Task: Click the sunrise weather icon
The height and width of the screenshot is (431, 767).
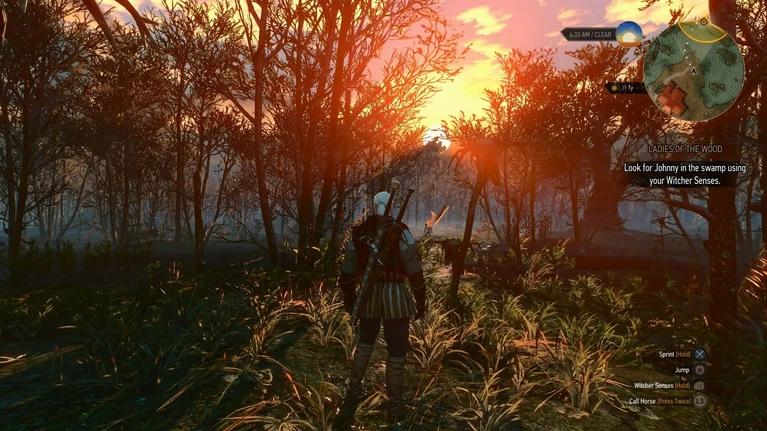Action: point(629,34)
